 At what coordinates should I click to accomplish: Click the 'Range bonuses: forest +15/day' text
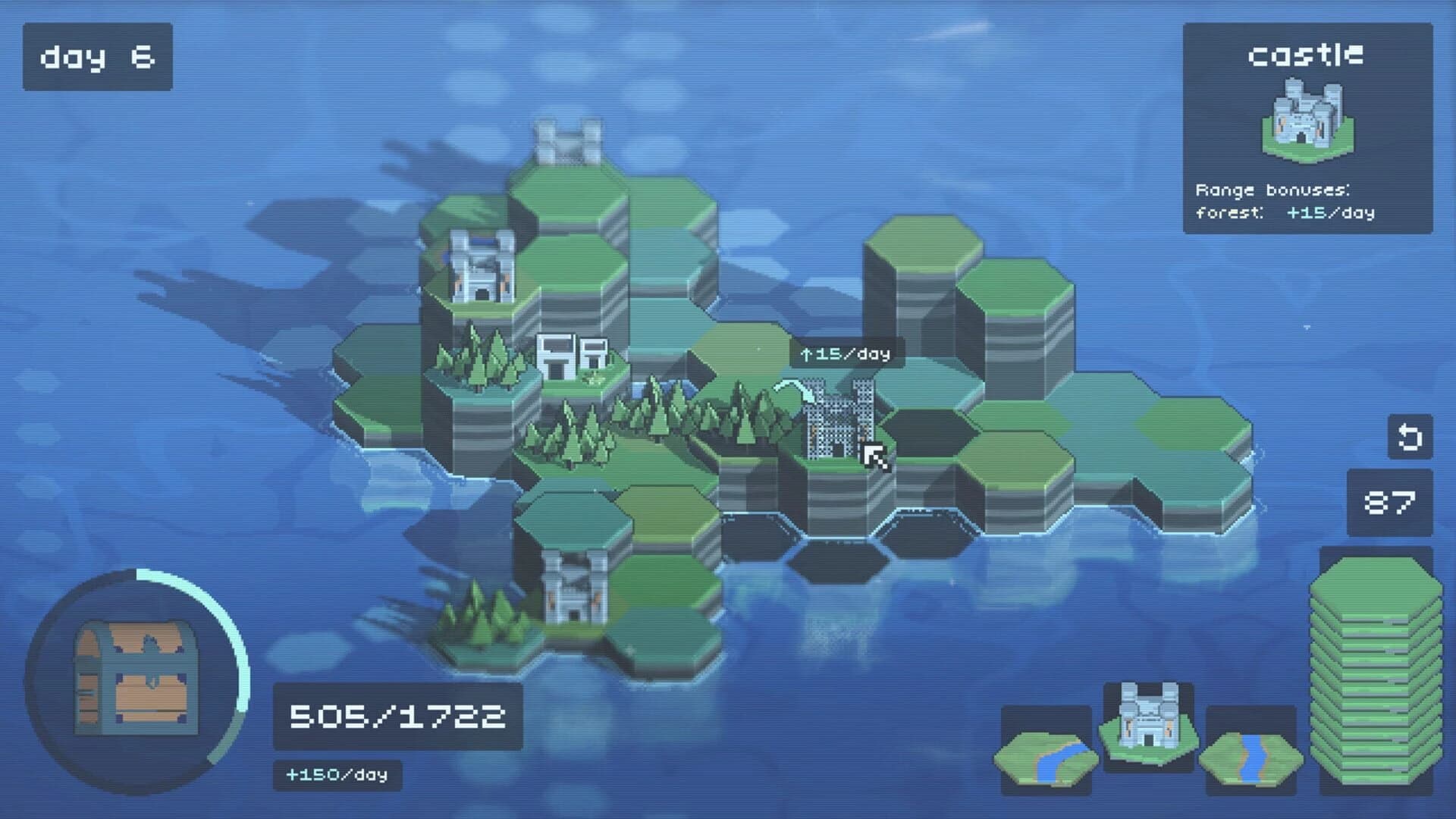point(1318,201)
